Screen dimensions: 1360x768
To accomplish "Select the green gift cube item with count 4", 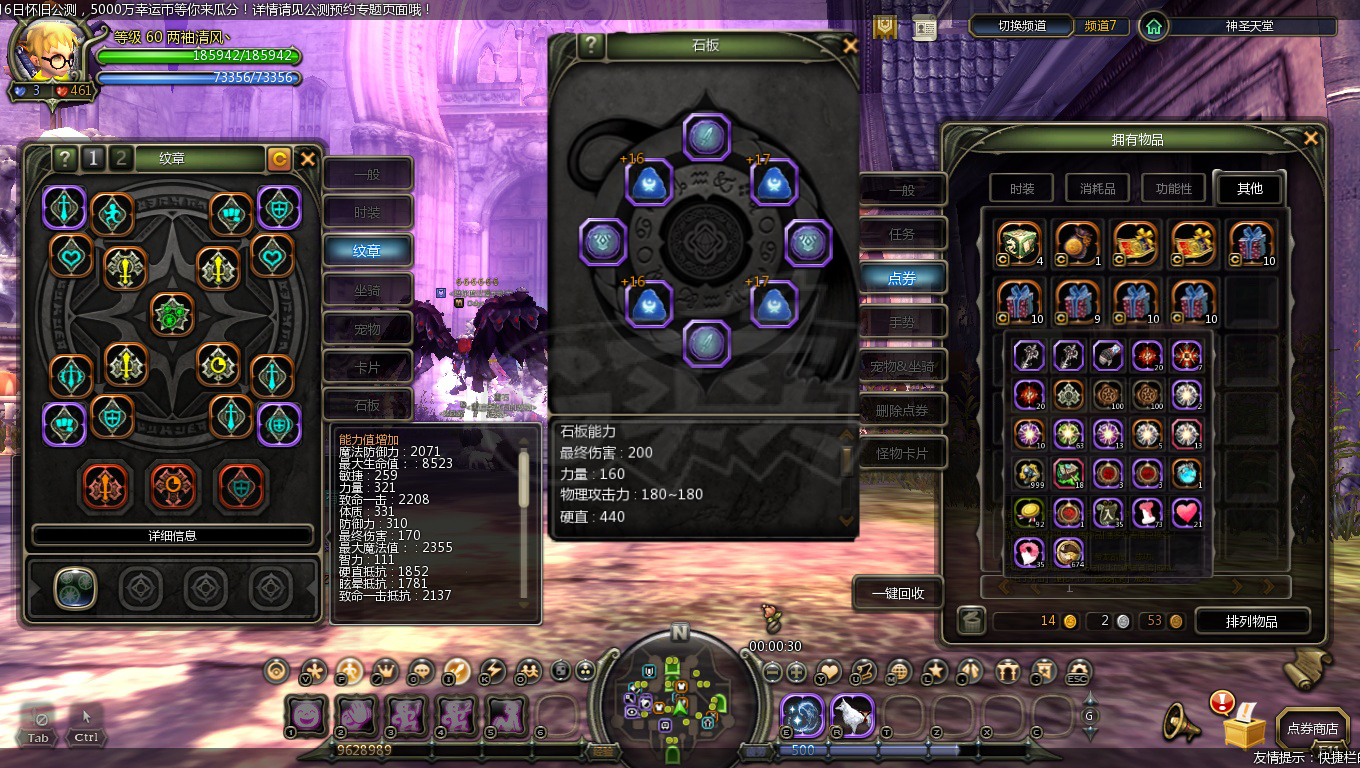I will [1019, 242].
